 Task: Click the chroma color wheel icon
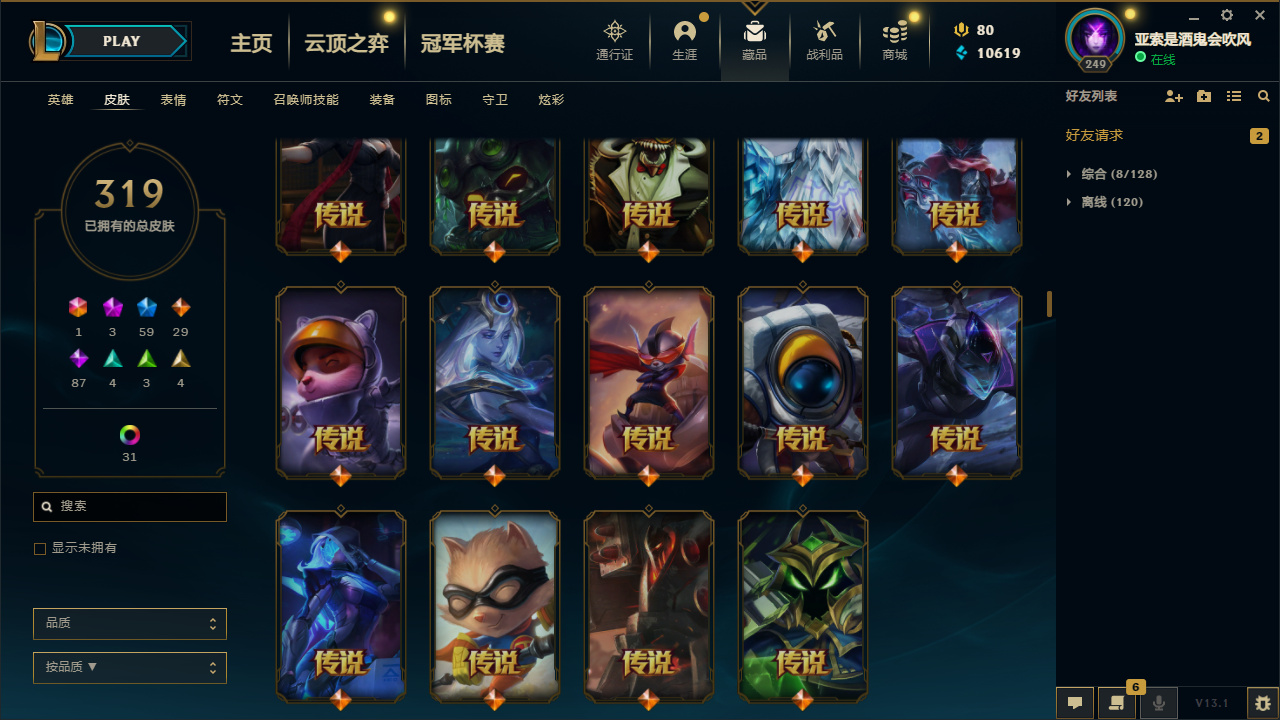click(x=129, y=435)
